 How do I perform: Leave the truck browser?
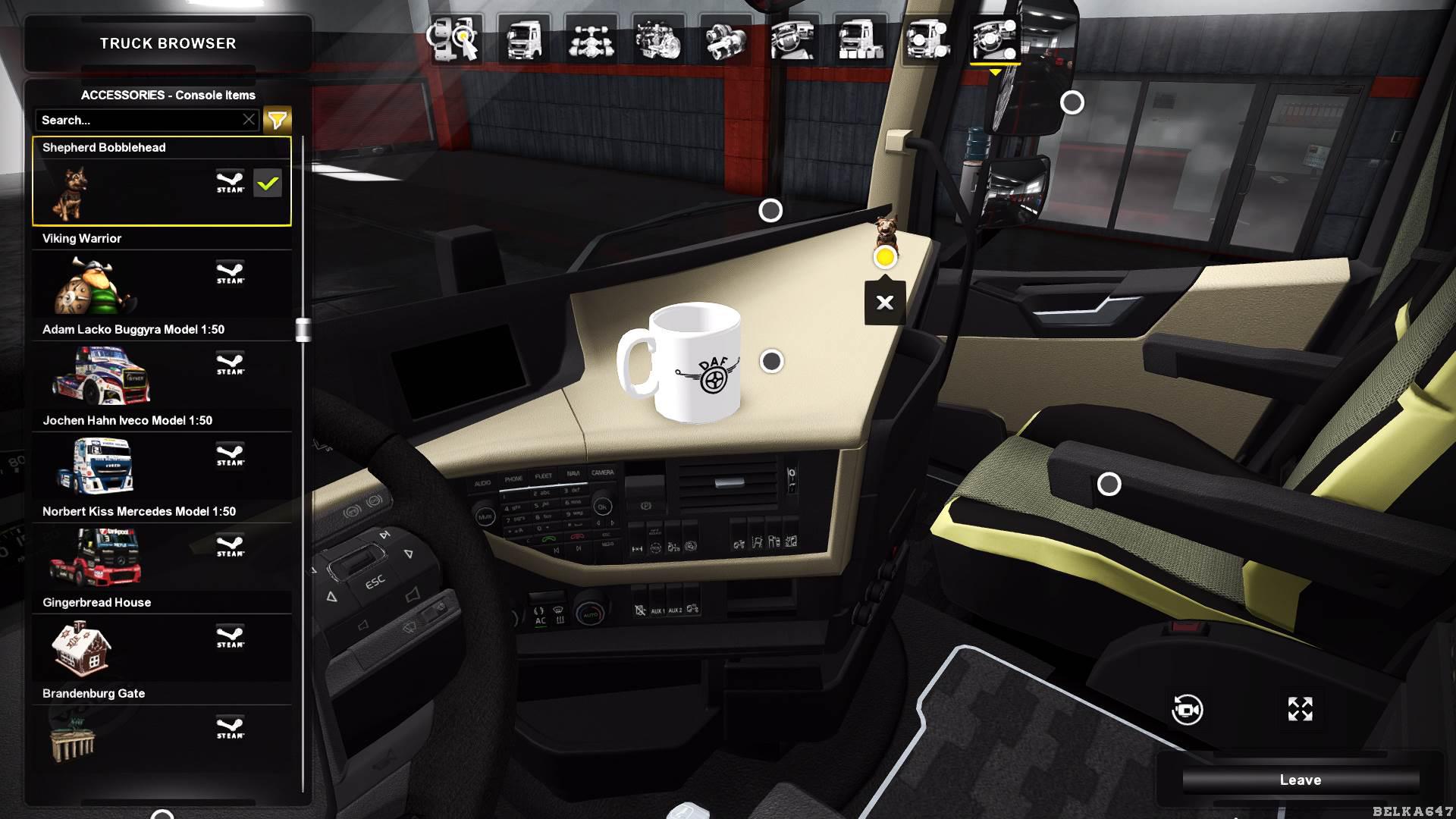[x=1300, y=780]
